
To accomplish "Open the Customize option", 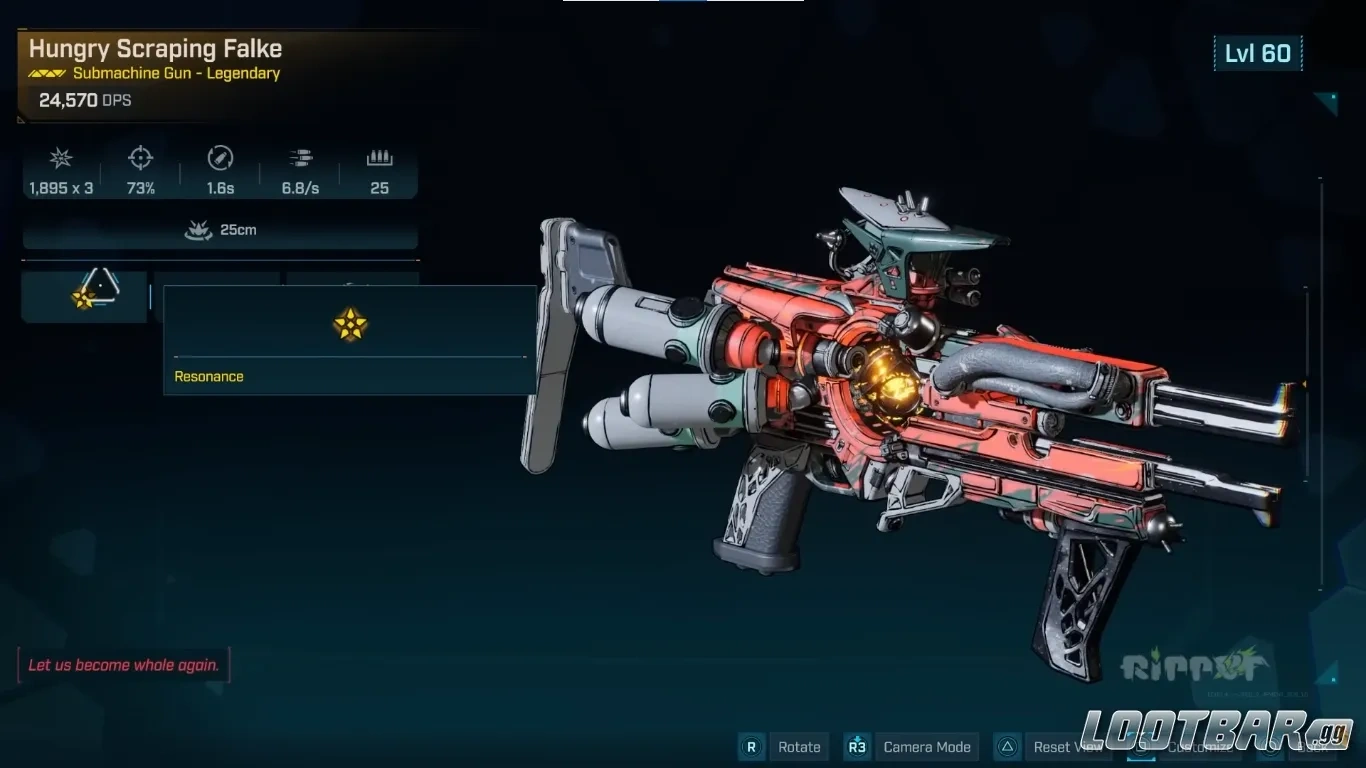I will 1198,747.
